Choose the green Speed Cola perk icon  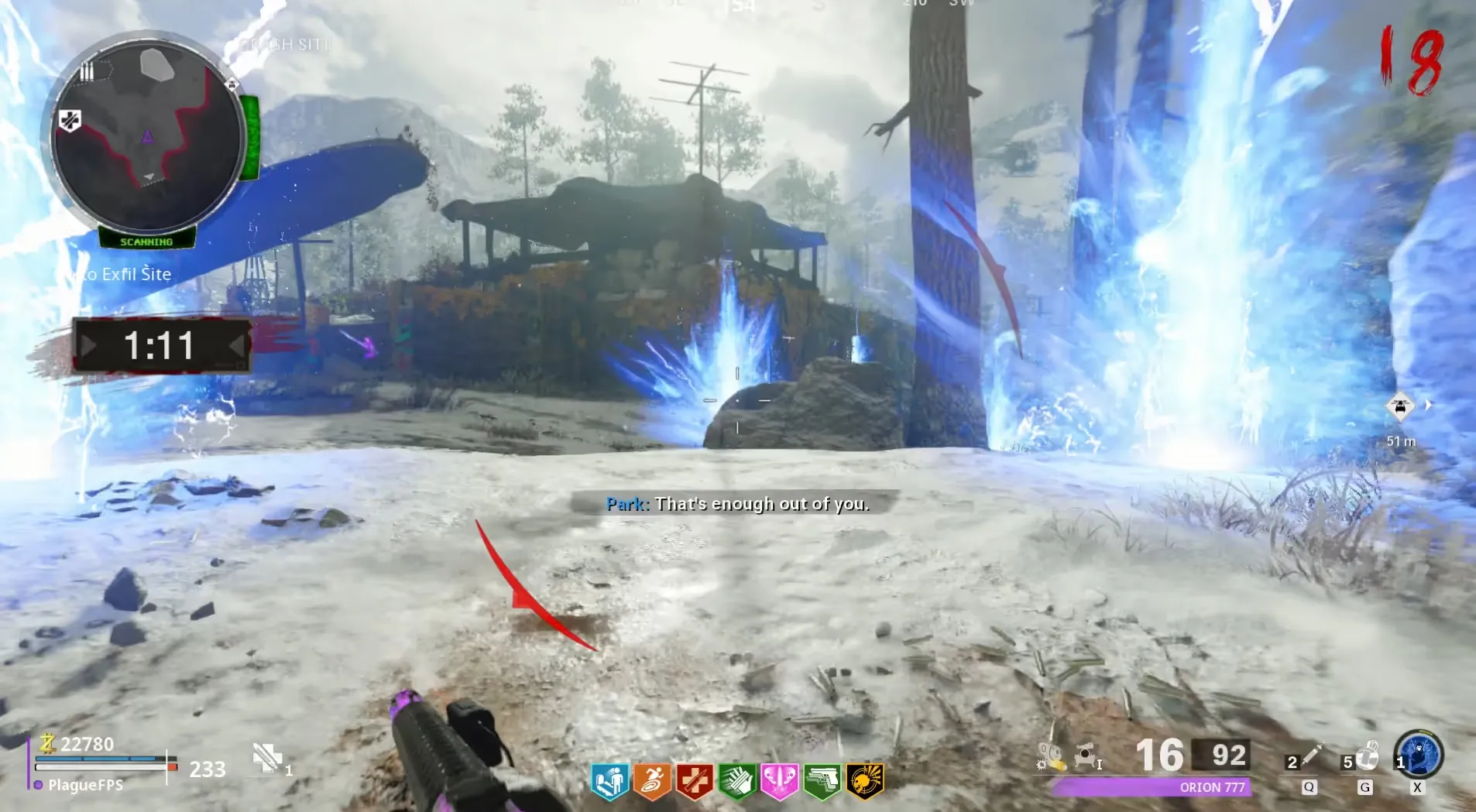click(736, 780)
